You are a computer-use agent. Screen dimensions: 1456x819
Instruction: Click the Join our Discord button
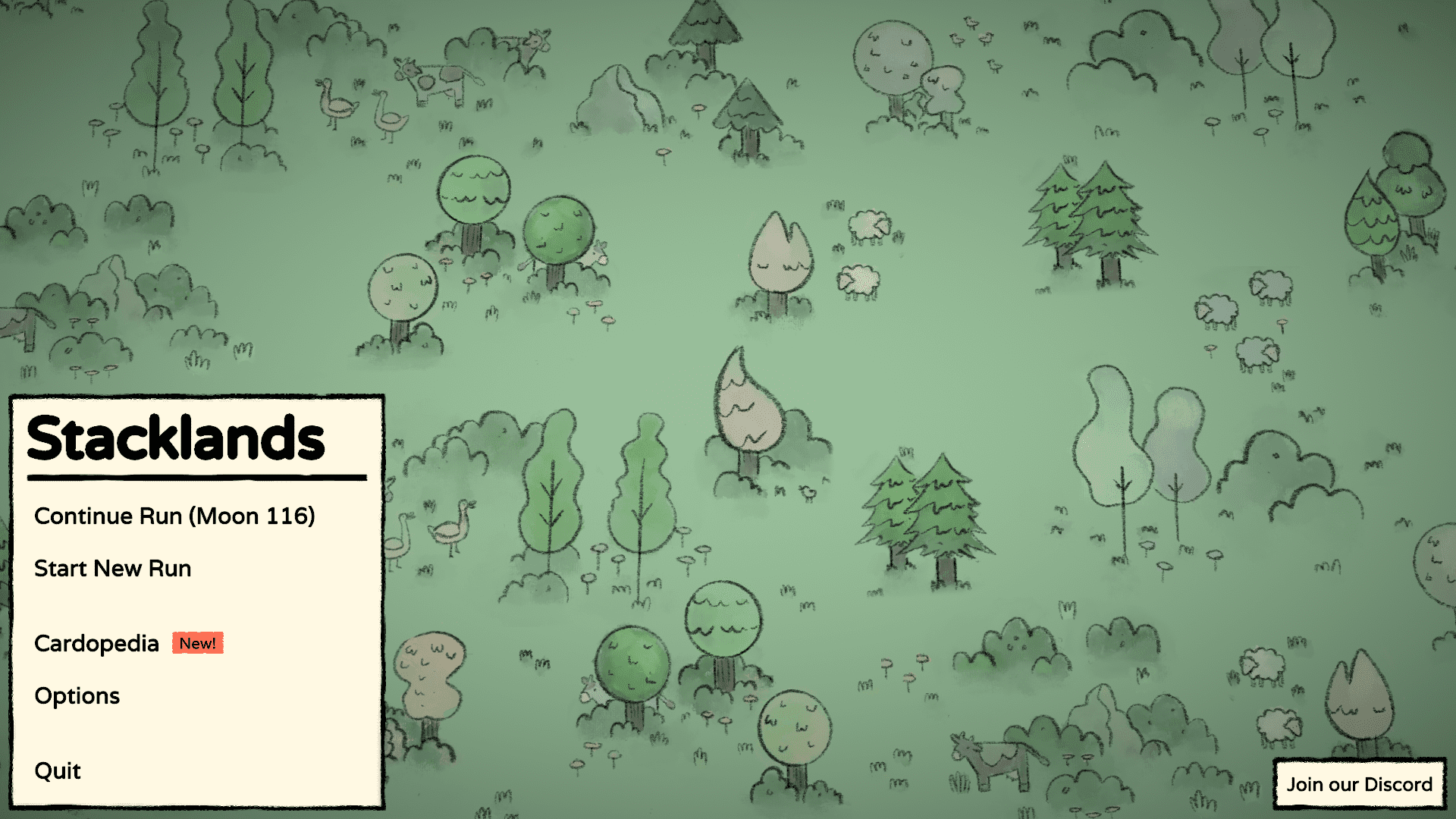point(1359,784)
